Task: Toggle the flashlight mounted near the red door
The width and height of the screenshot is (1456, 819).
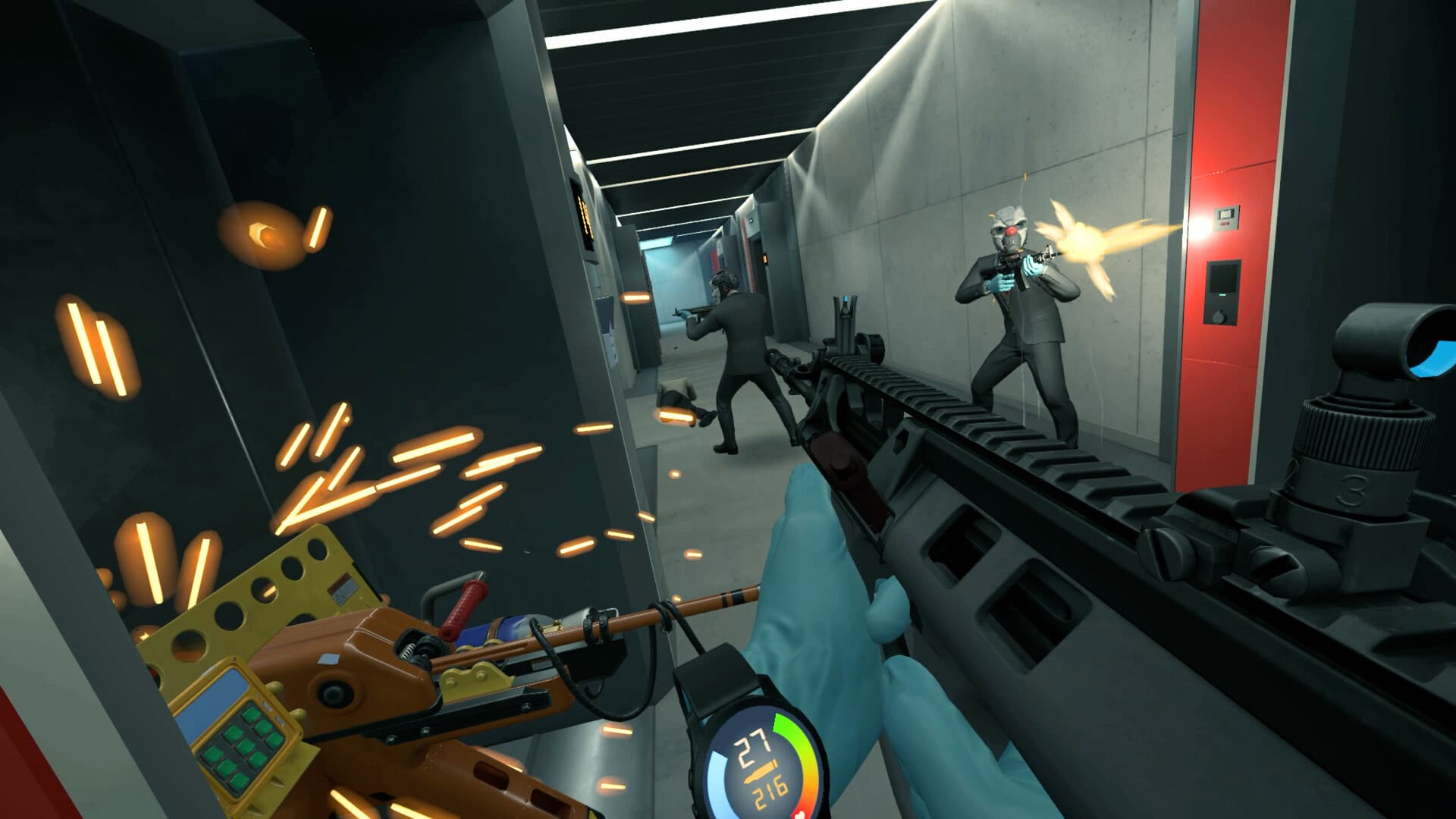Action: tap(1196, 227)
